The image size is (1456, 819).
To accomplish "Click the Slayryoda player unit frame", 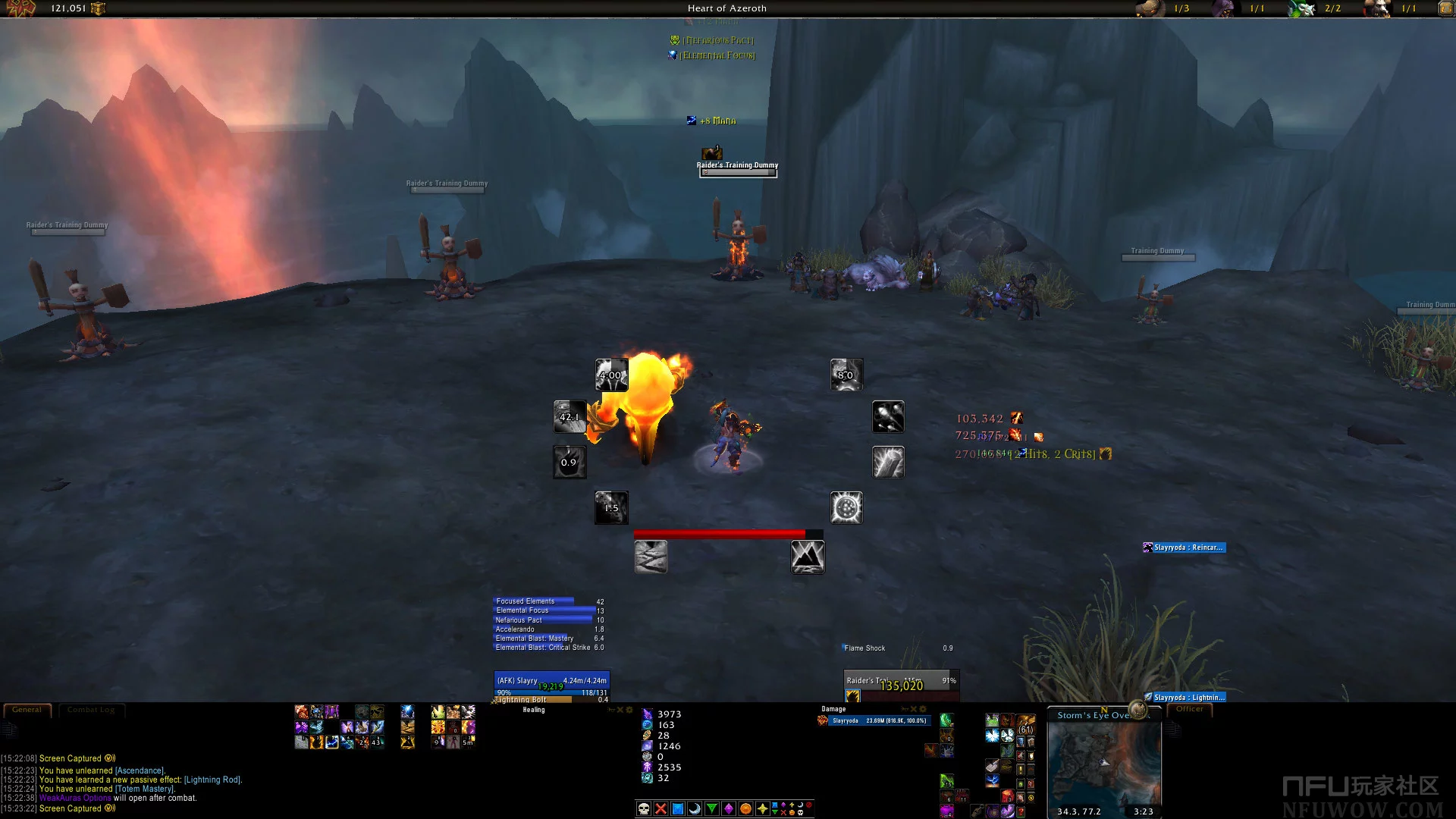I will [x=551, y=682].
